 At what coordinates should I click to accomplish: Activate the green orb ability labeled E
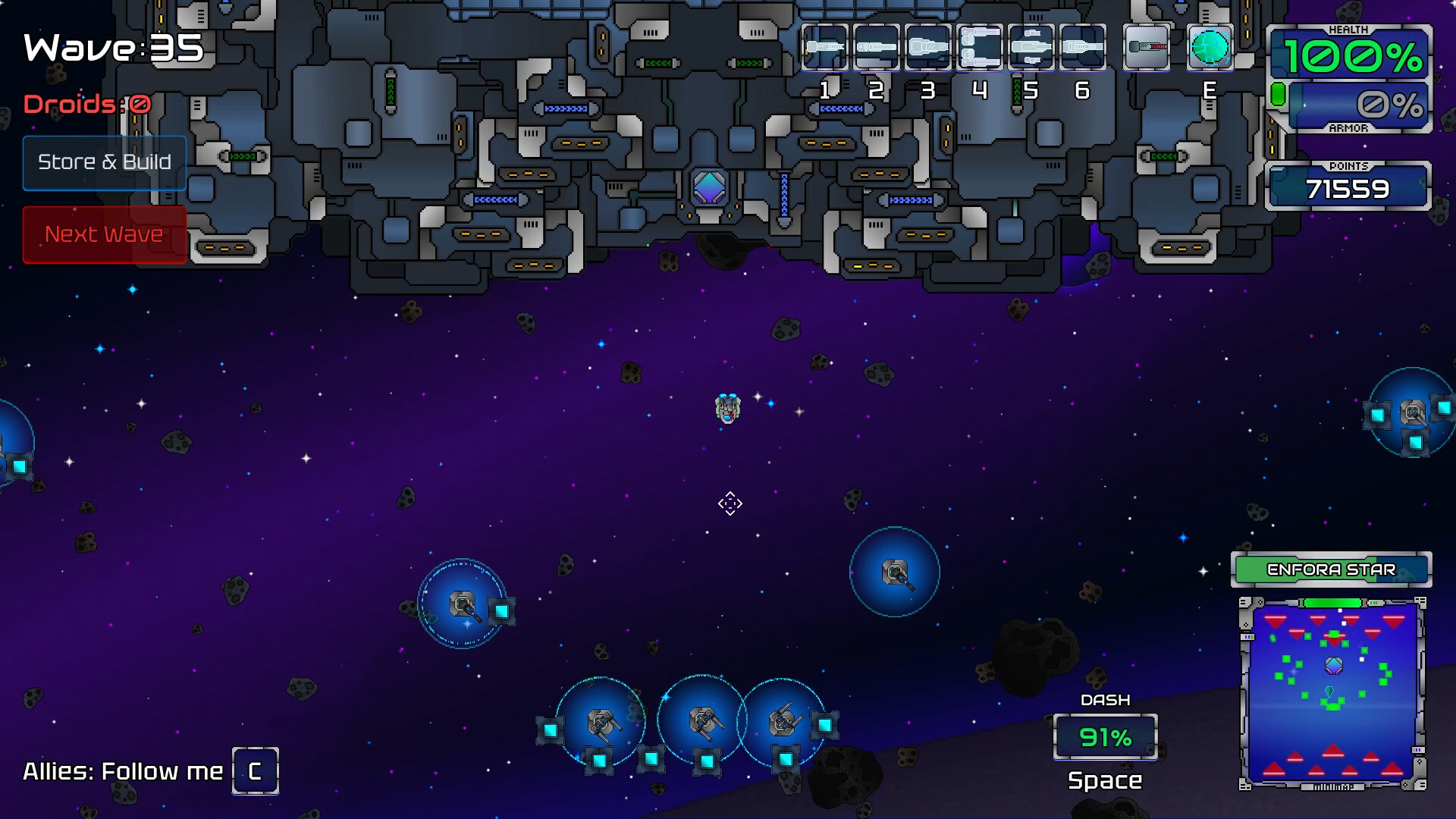pyautogui.click(x=1210, y=47)
